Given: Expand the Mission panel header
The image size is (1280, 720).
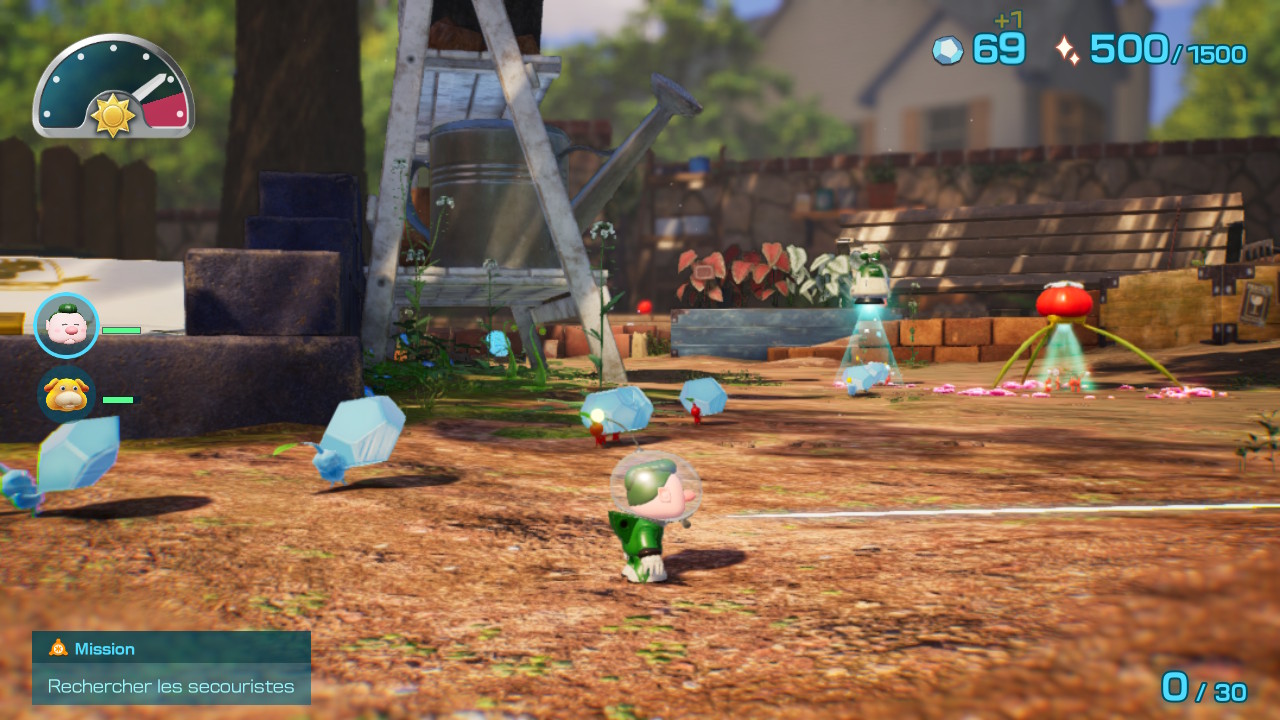Looking at the screenshot, I should 170,648.
